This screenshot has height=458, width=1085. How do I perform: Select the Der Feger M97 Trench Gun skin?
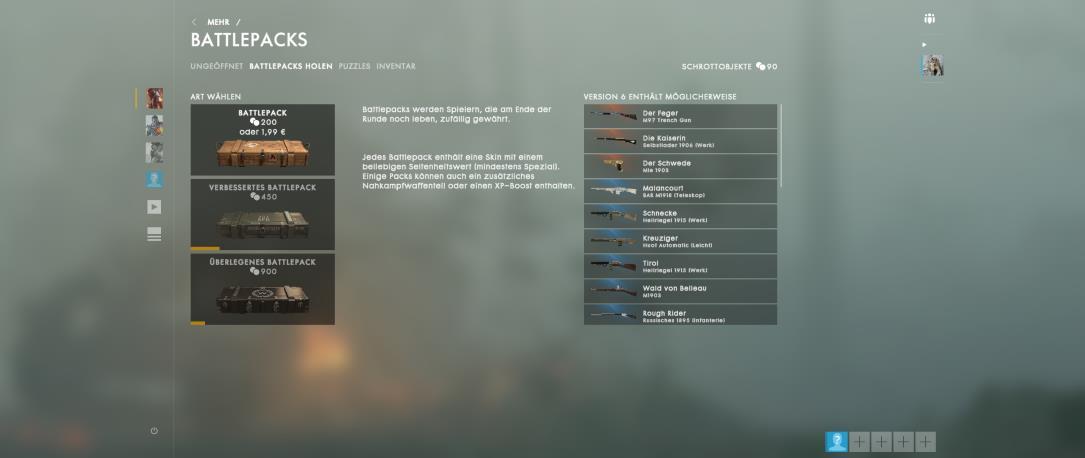coord(680,116)
